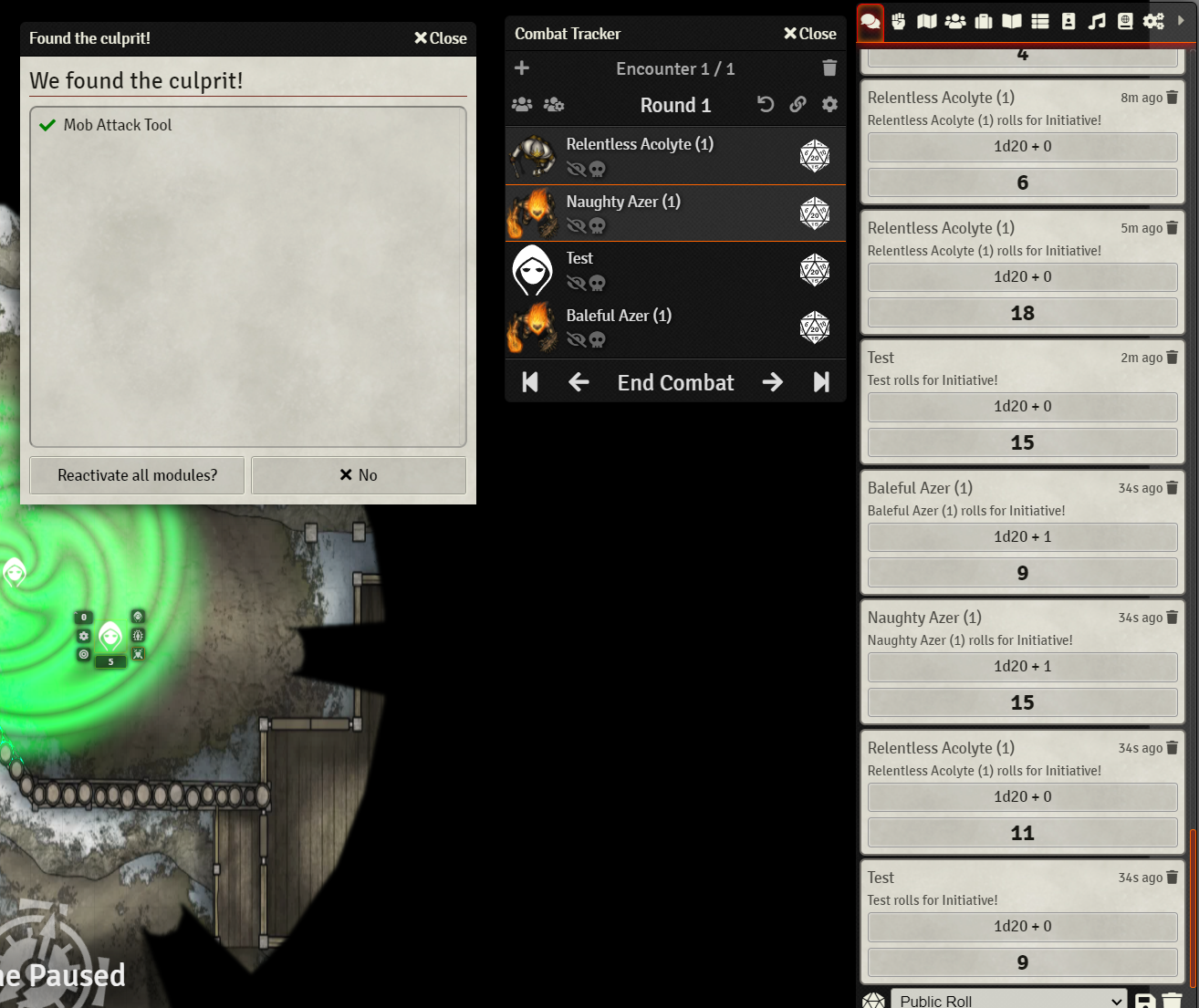Open the Items directory
The width and height of the screenshot is (1199, 1008).
pyautogui.click(x=983, y=21)
